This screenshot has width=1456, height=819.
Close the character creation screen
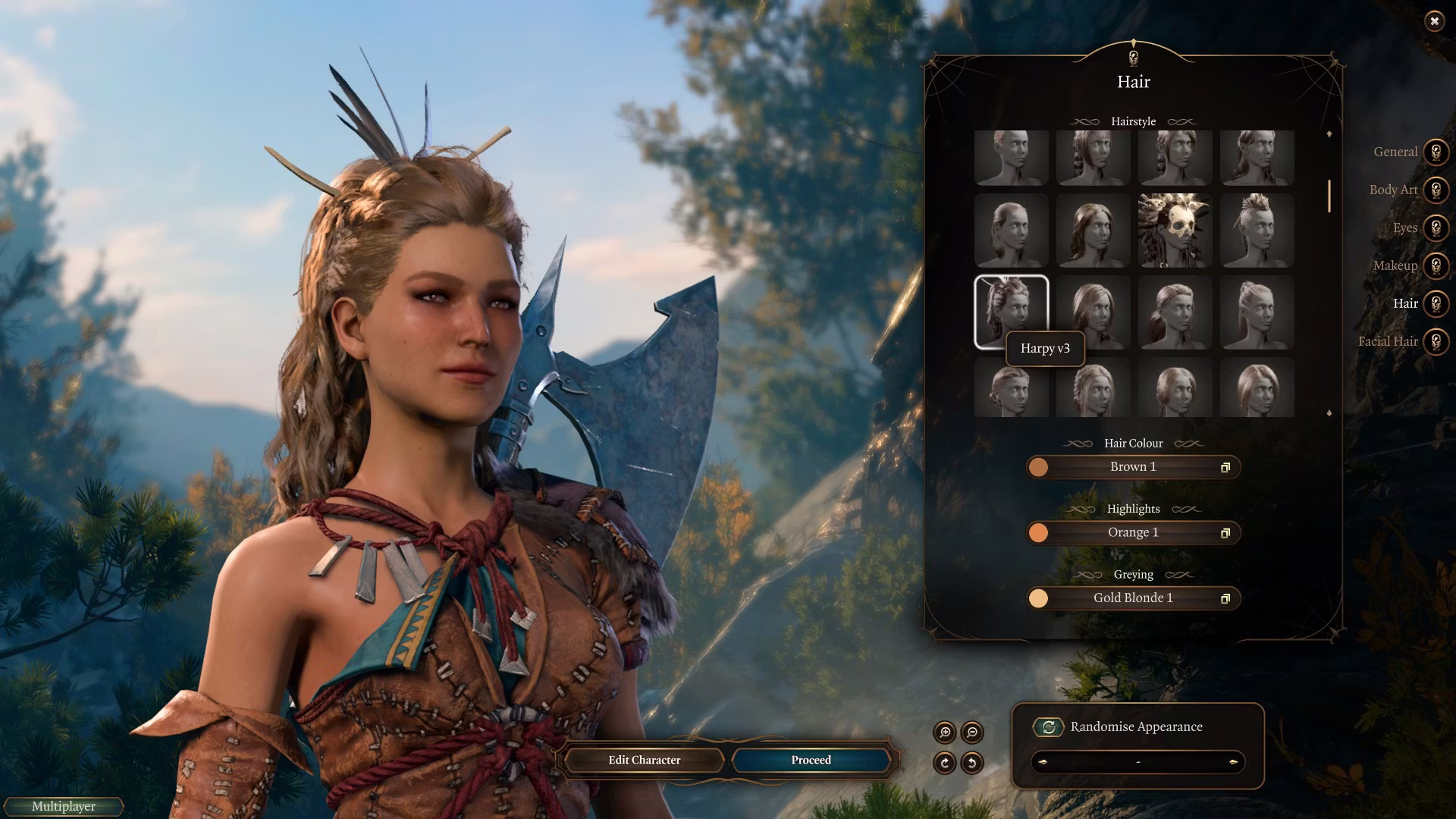[x=1434, y=21]
